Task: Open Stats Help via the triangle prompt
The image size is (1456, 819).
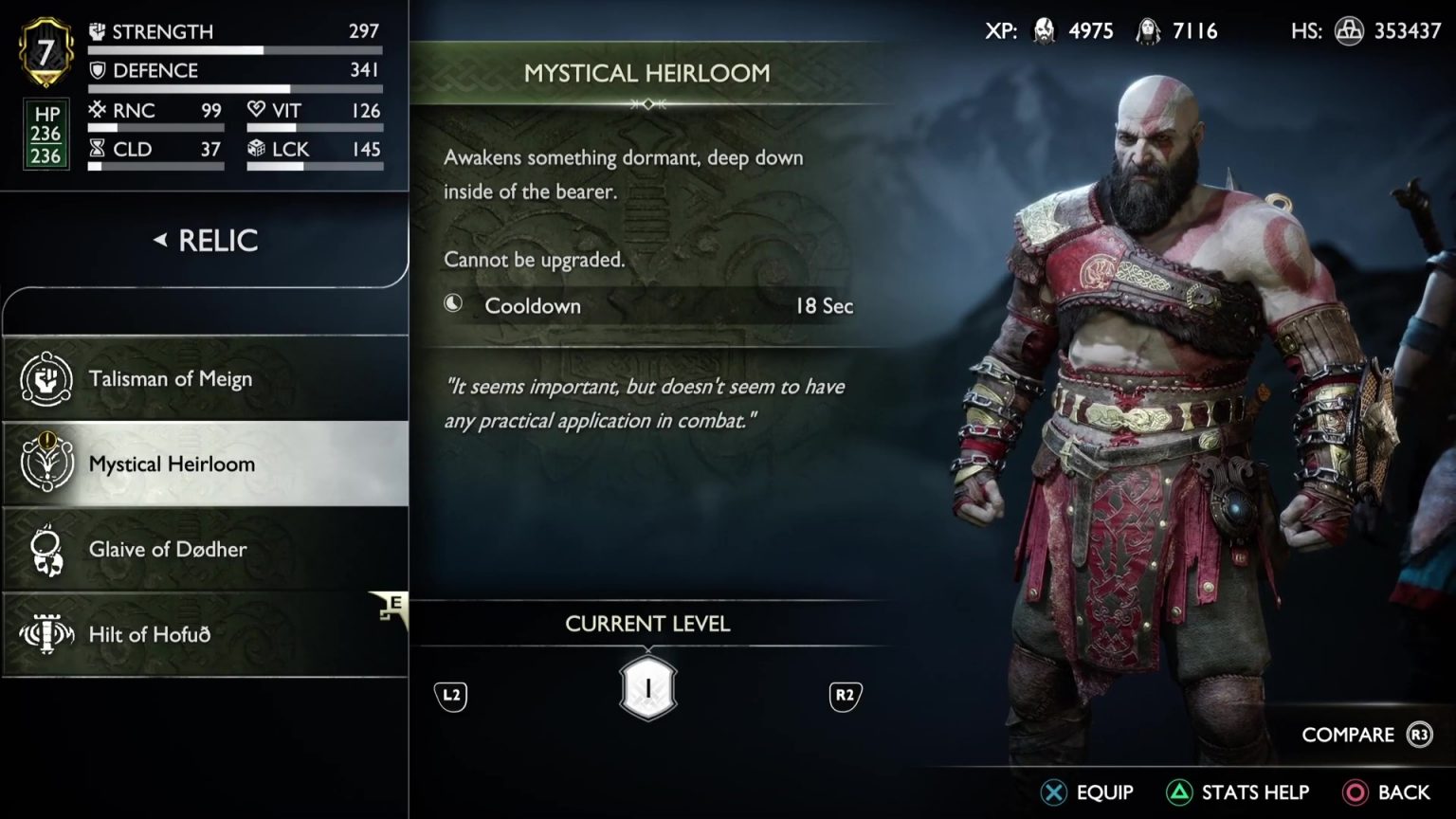Action: point(1179,791)
